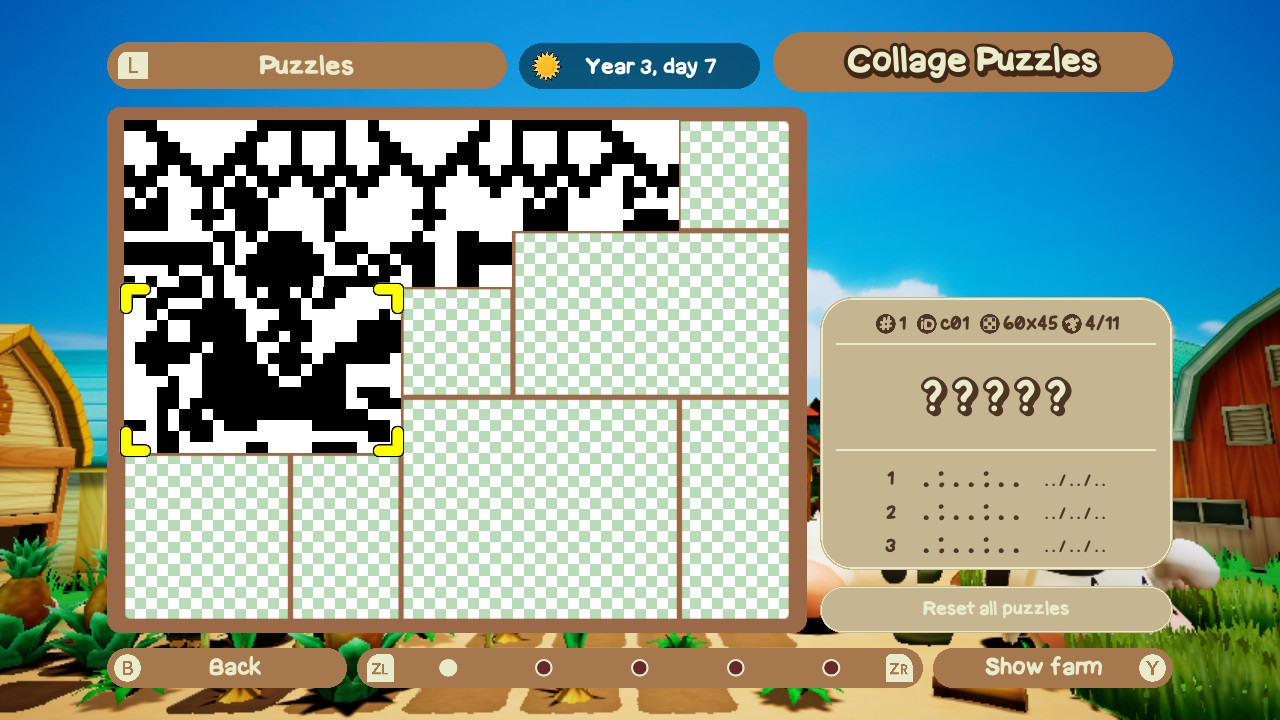Select the filled first page dot
Image resolution: width=1280 pixels, height=720 pixels.
click(447, 667)
